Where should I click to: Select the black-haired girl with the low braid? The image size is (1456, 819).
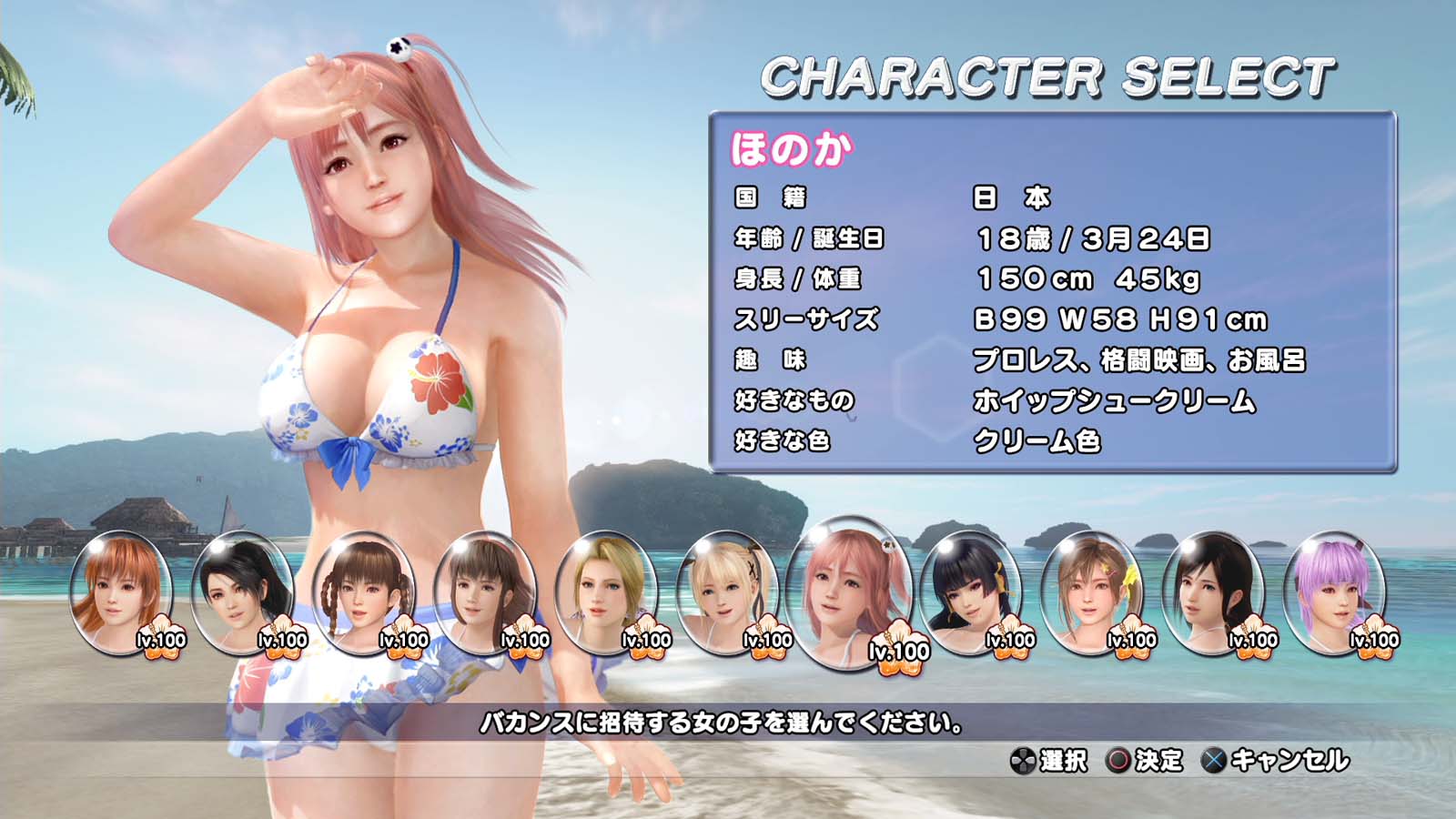coord(1213,591)
